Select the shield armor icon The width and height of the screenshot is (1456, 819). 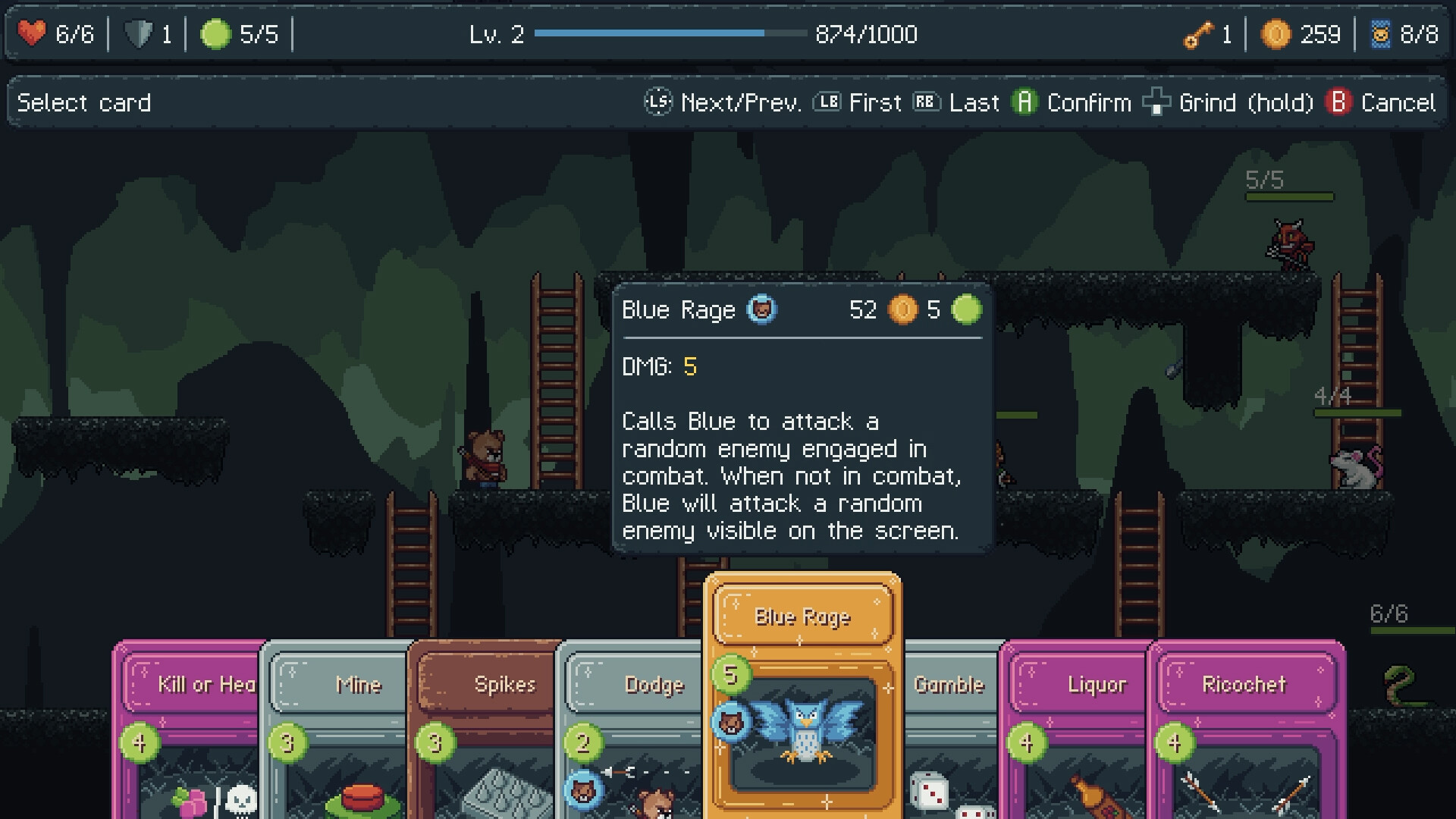tap(138, 32)
